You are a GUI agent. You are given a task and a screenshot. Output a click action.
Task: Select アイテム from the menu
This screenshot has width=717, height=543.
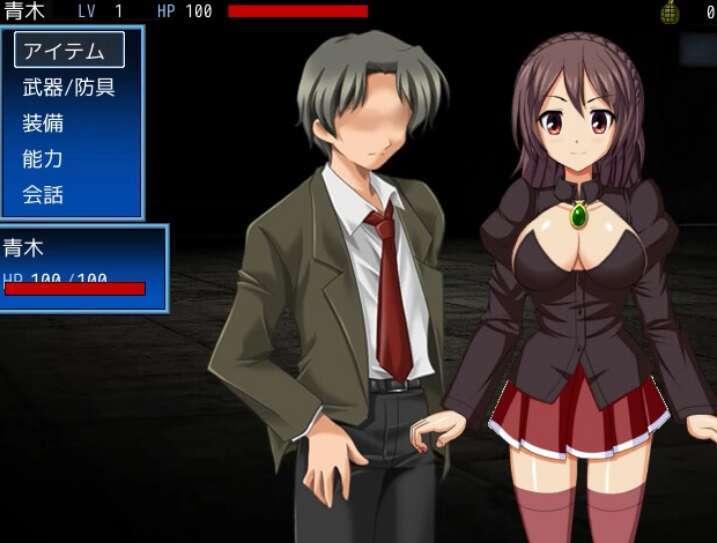(70, 51)
